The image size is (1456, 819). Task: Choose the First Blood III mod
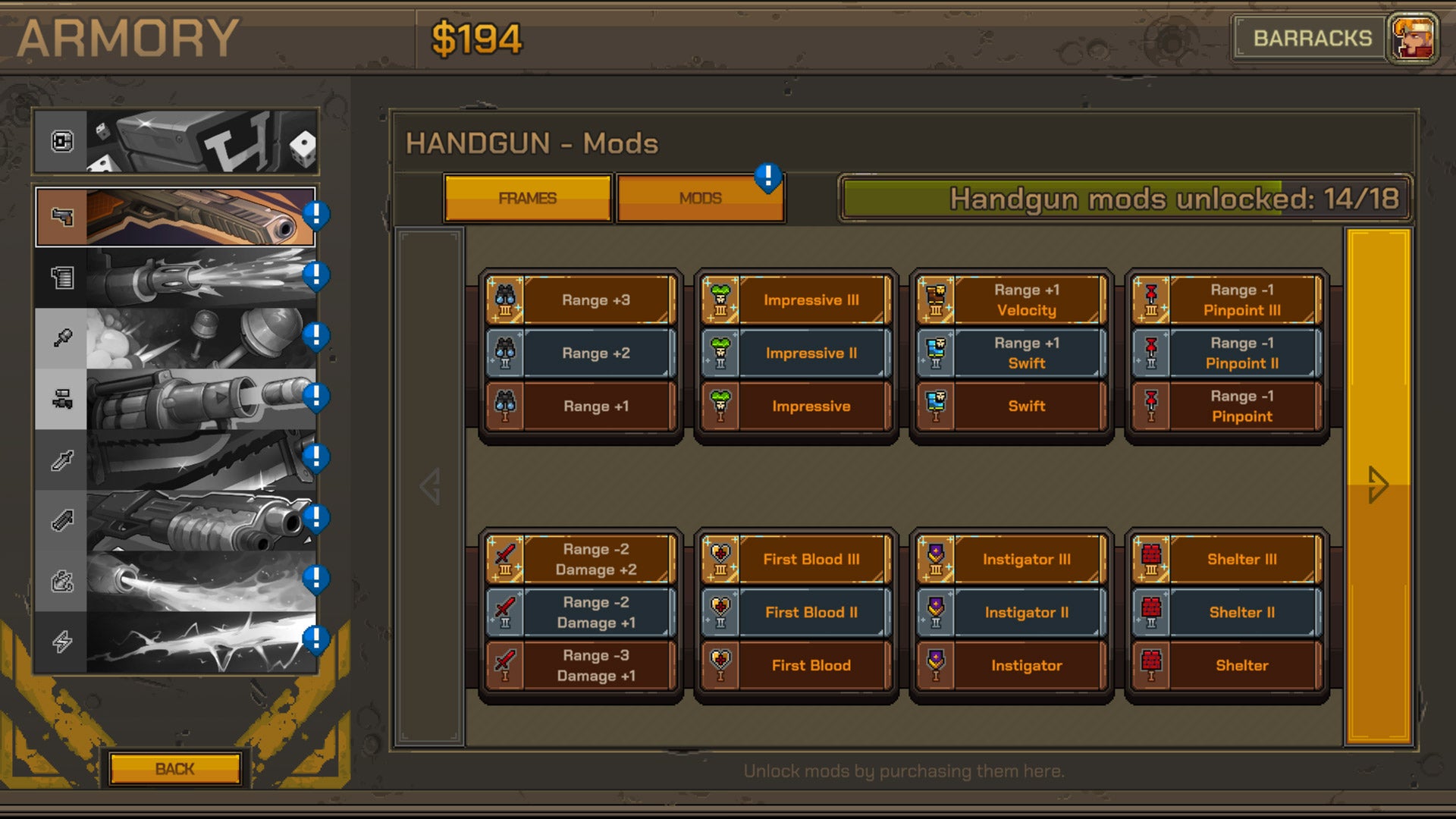click(x=796, y=560)
